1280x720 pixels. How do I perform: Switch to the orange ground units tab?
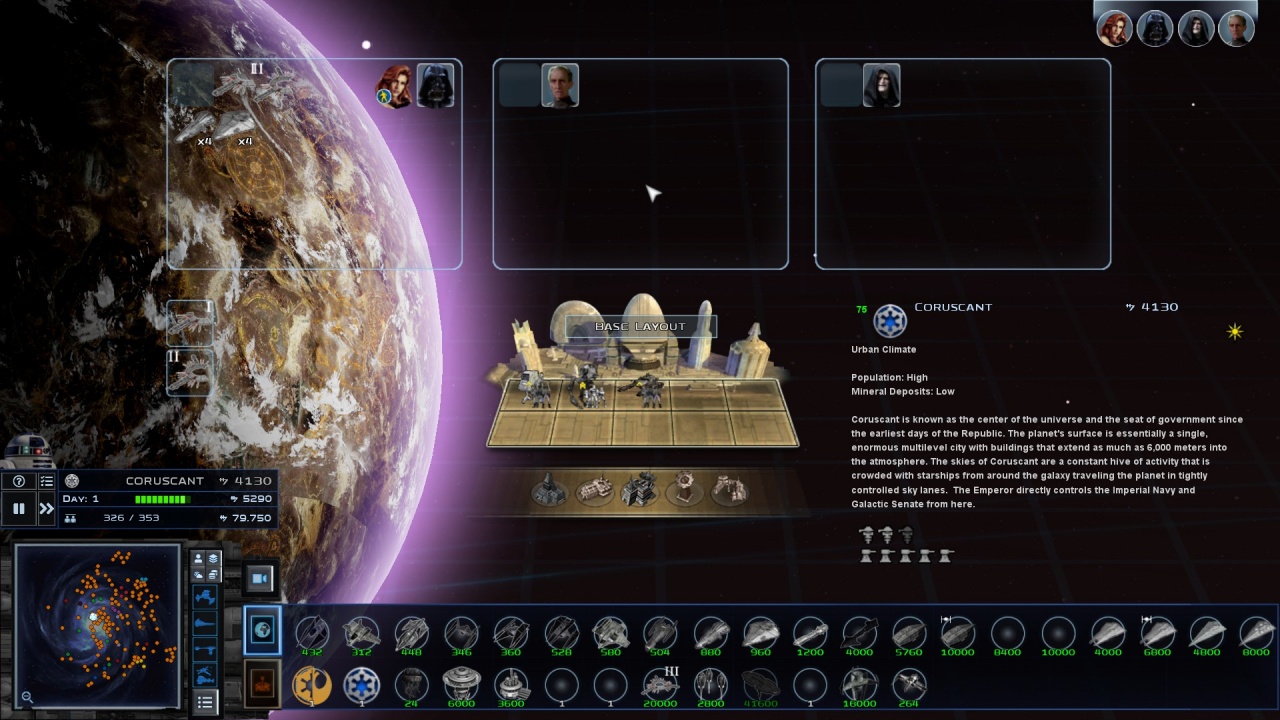click(263, 685)
